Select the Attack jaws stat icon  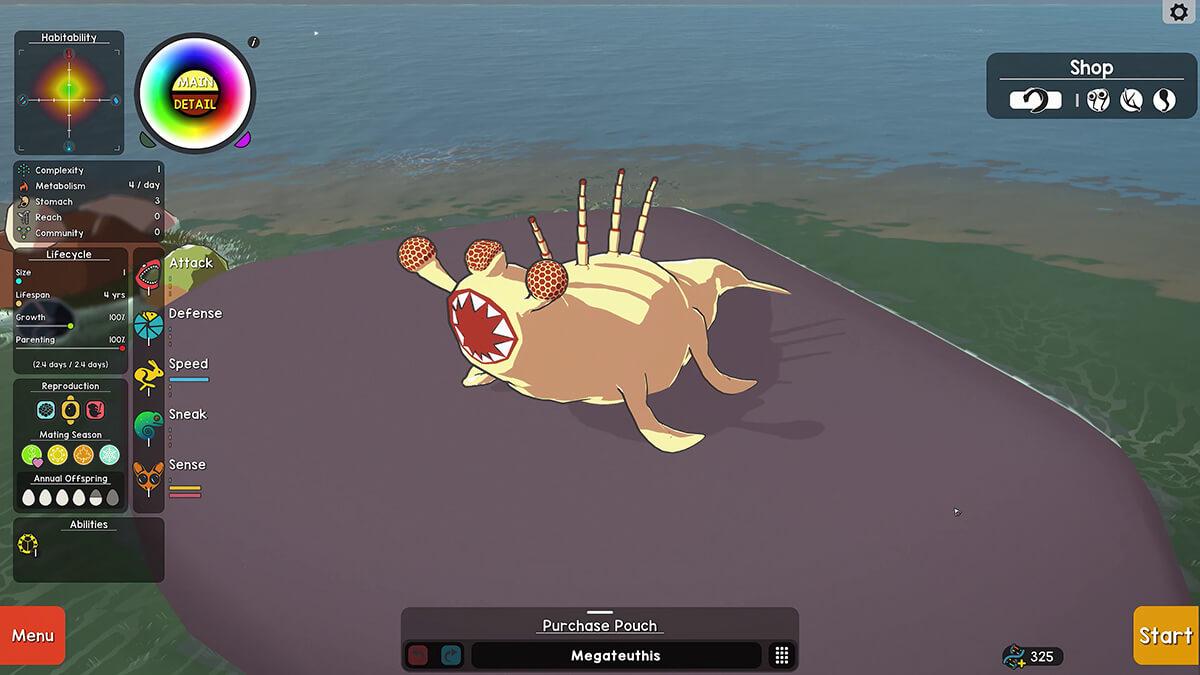pyautogui.click(x=148, y=277)
